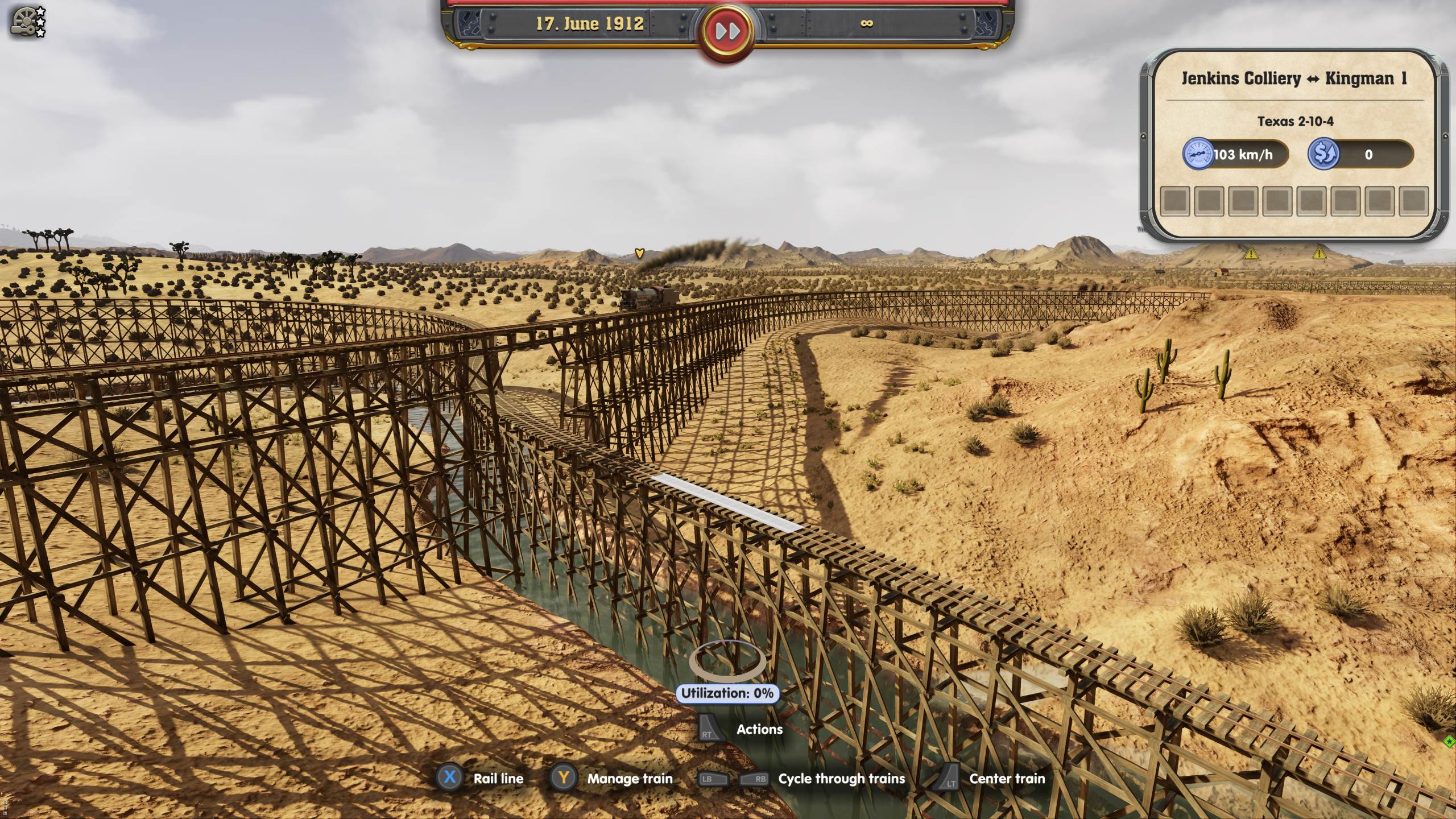Click the X icon to open Rail line

[450, 779]
